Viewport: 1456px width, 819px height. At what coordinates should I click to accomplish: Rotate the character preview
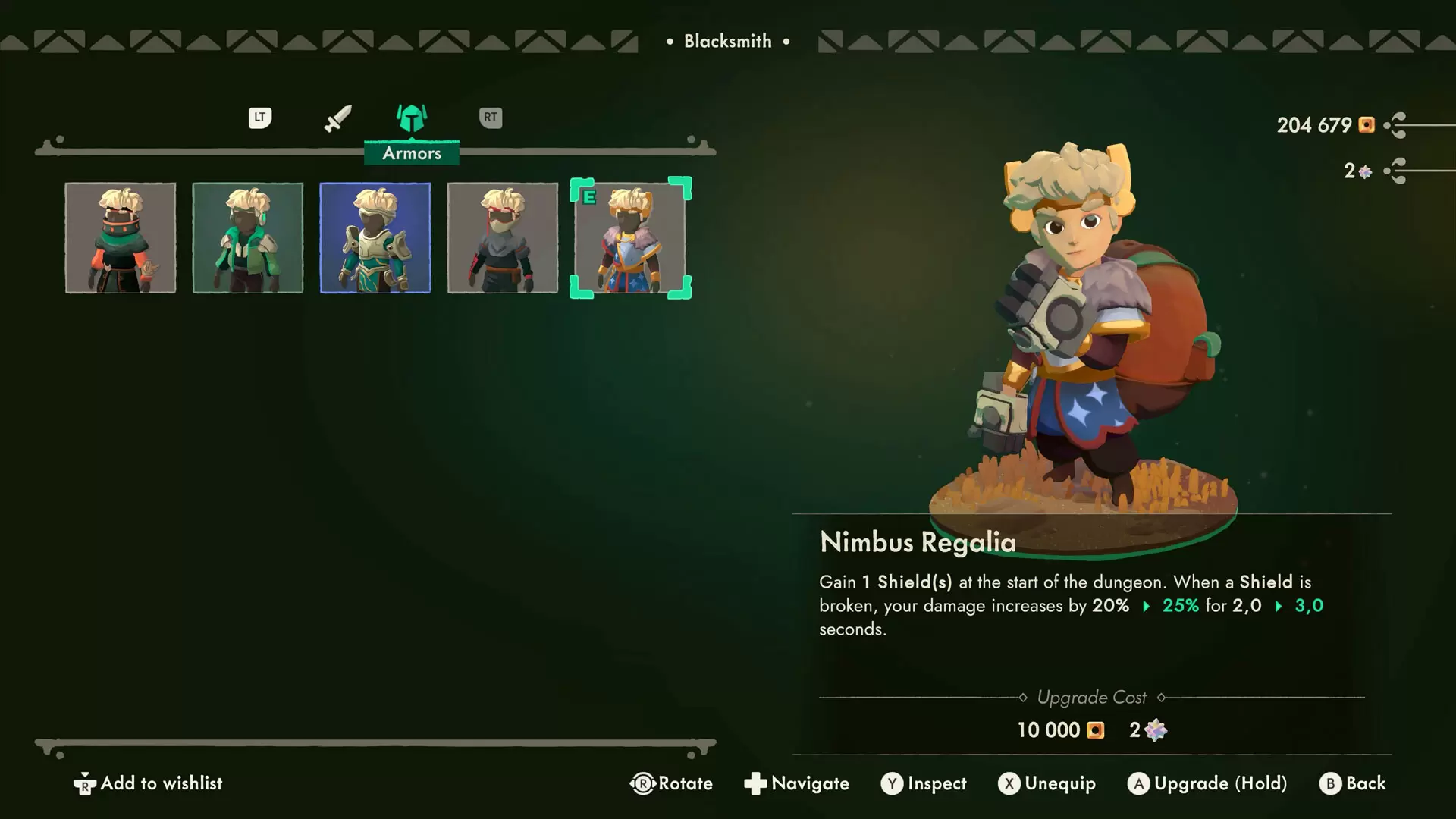pos(671,783)
